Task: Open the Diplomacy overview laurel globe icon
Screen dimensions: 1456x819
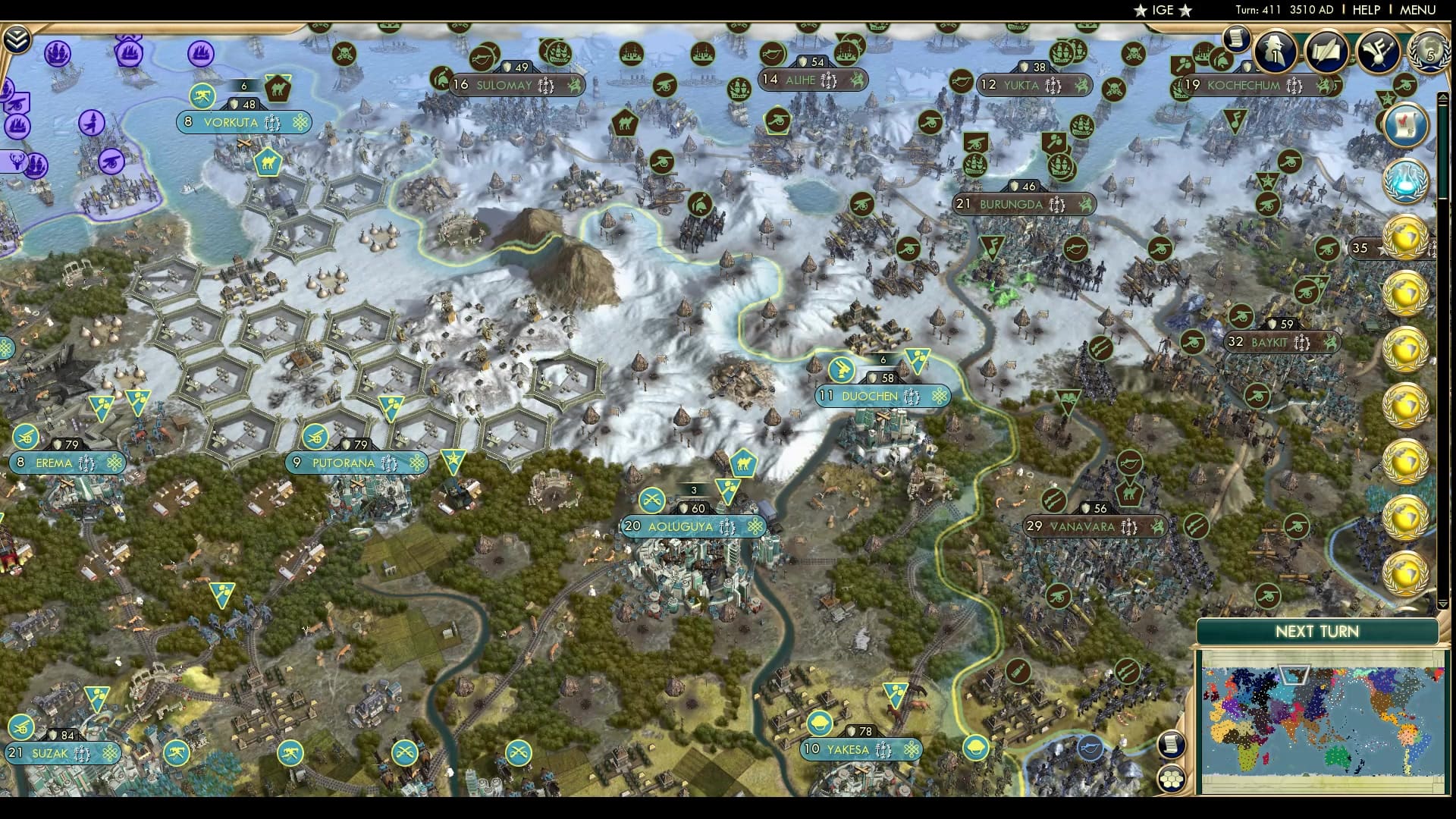Action: click(1428, 52)
